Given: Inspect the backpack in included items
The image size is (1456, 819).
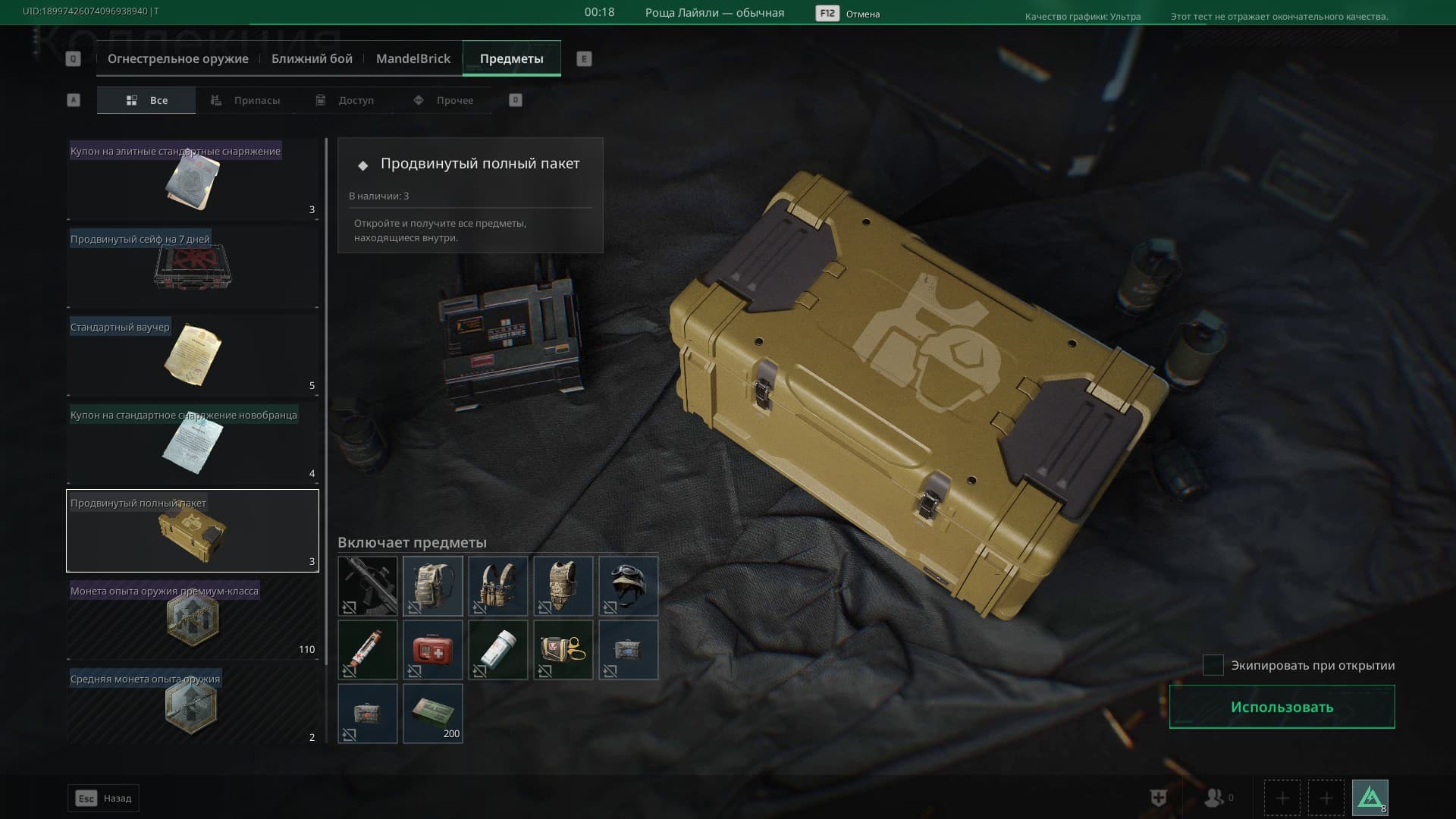Looking at the screenshot, I should coord(433,585).
